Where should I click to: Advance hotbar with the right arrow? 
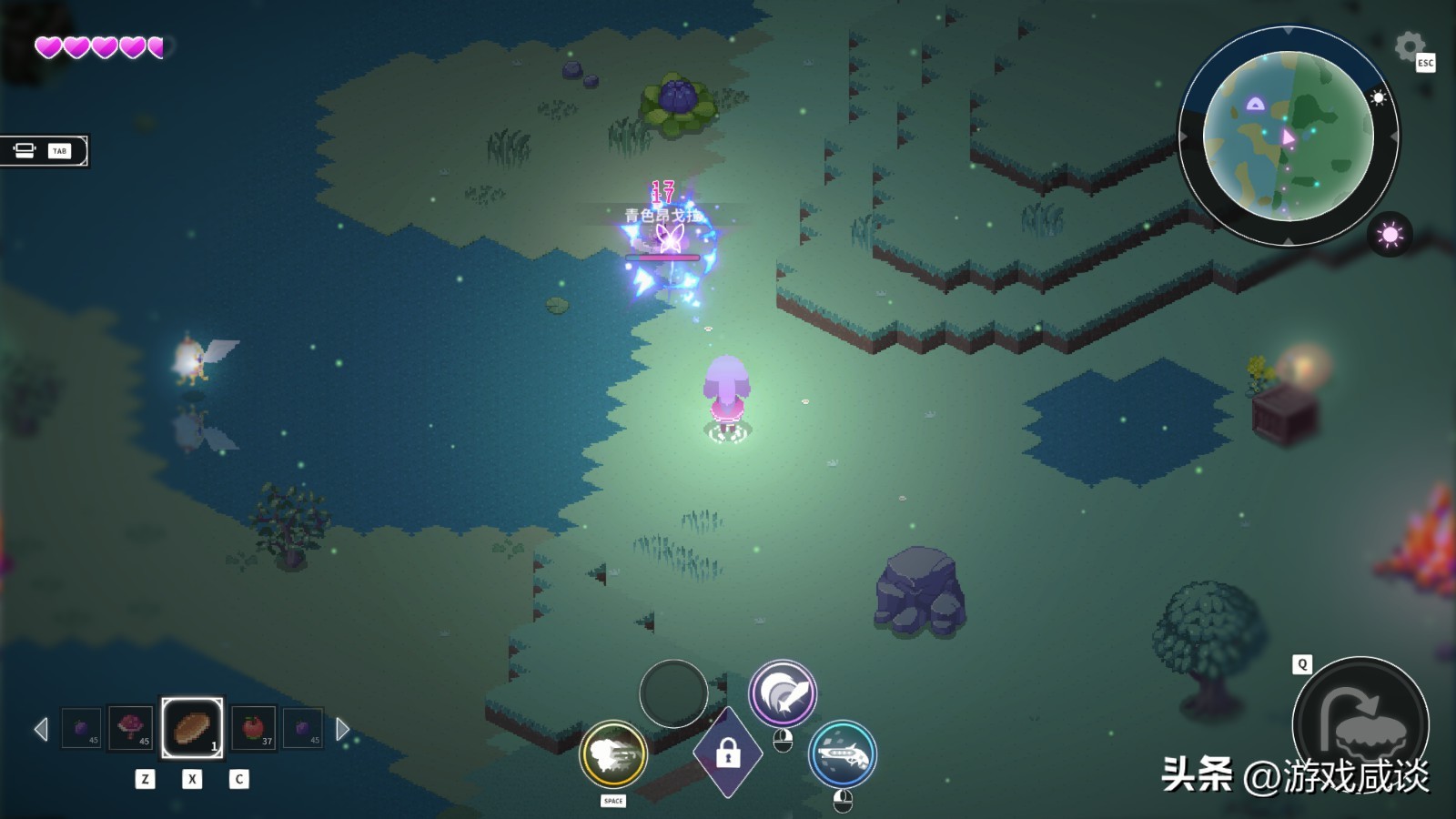click(x=342, y=729)
